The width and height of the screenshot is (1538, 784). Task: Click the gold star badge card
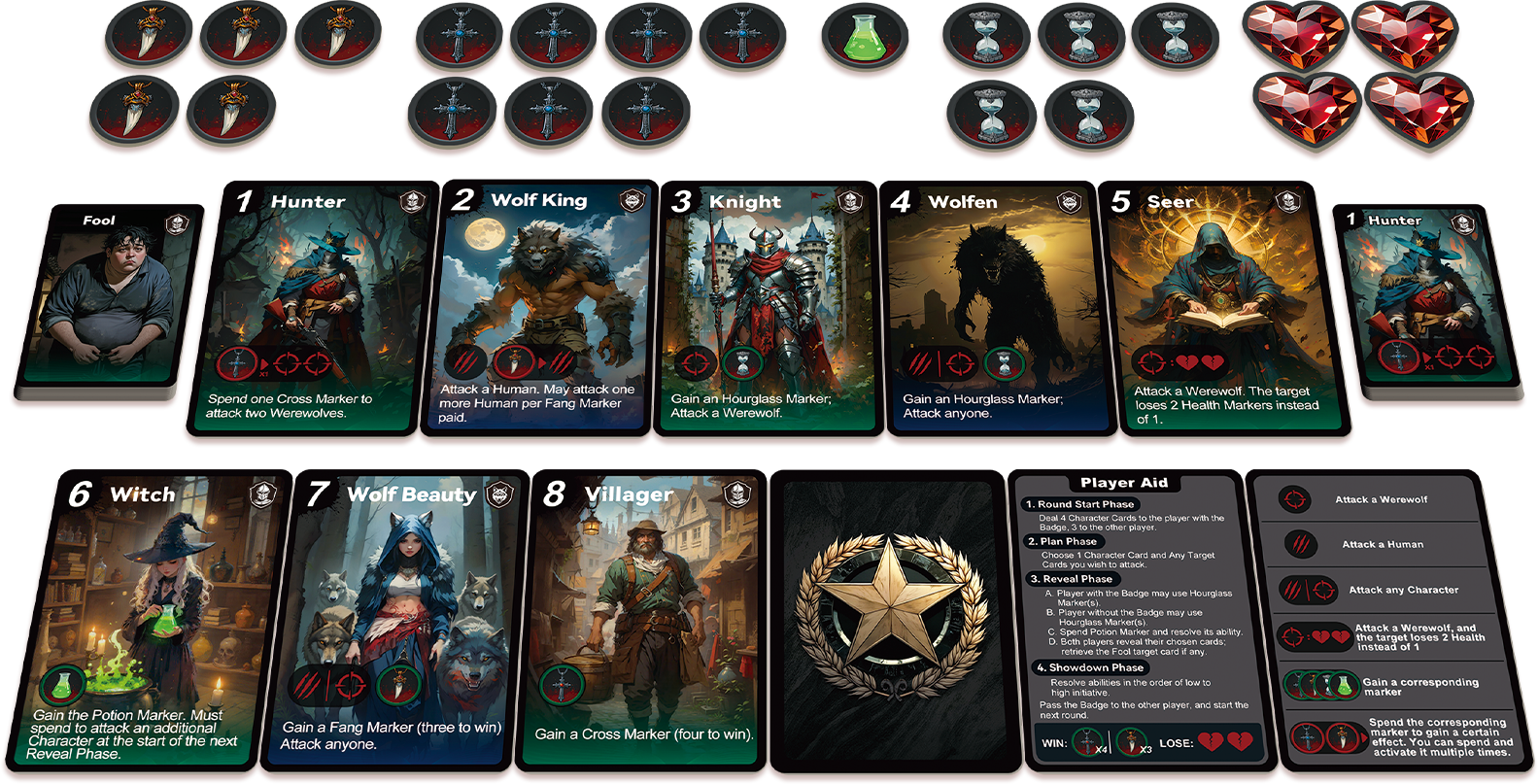[x=886, y=620]
